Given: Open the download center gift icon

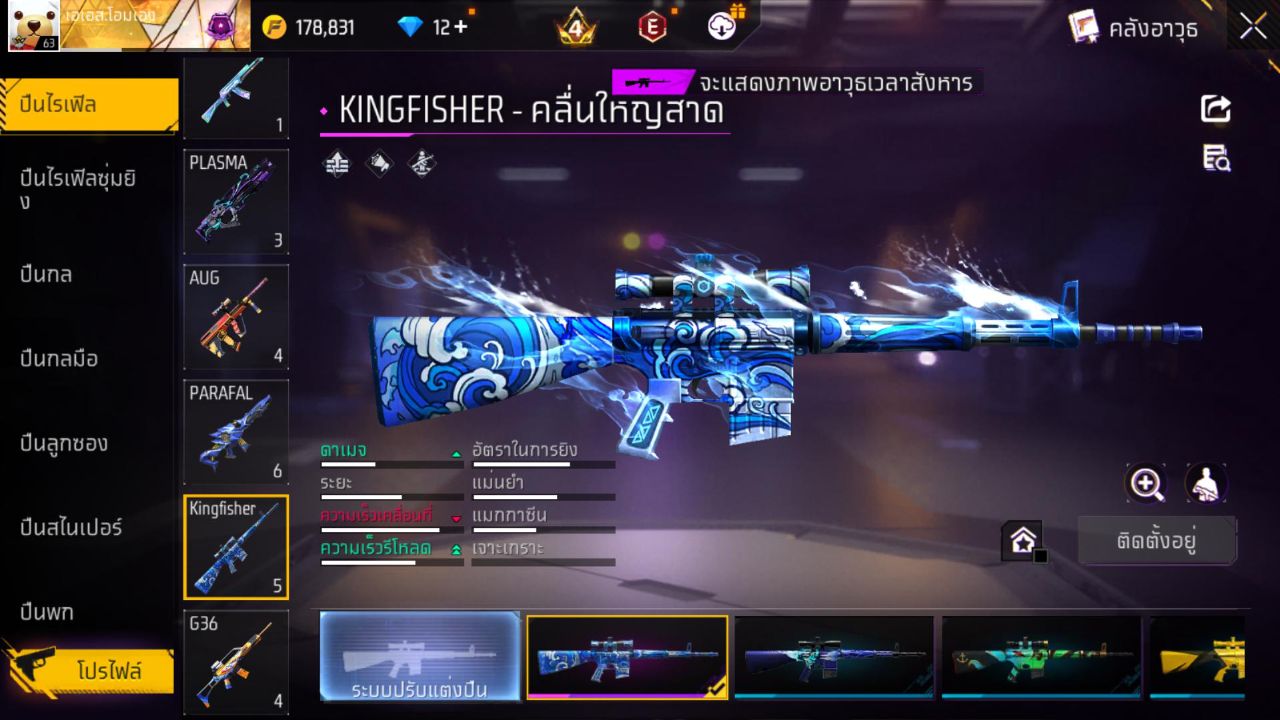Looking at the screenshot, I should click(722, 27).
